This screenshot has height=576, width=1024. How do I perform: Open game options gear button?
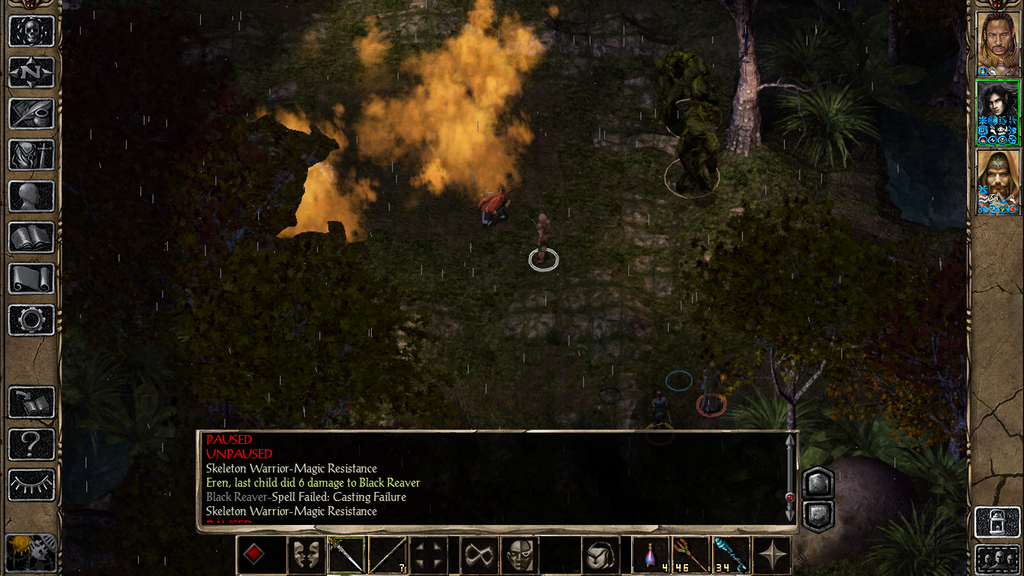click(31, 320)
